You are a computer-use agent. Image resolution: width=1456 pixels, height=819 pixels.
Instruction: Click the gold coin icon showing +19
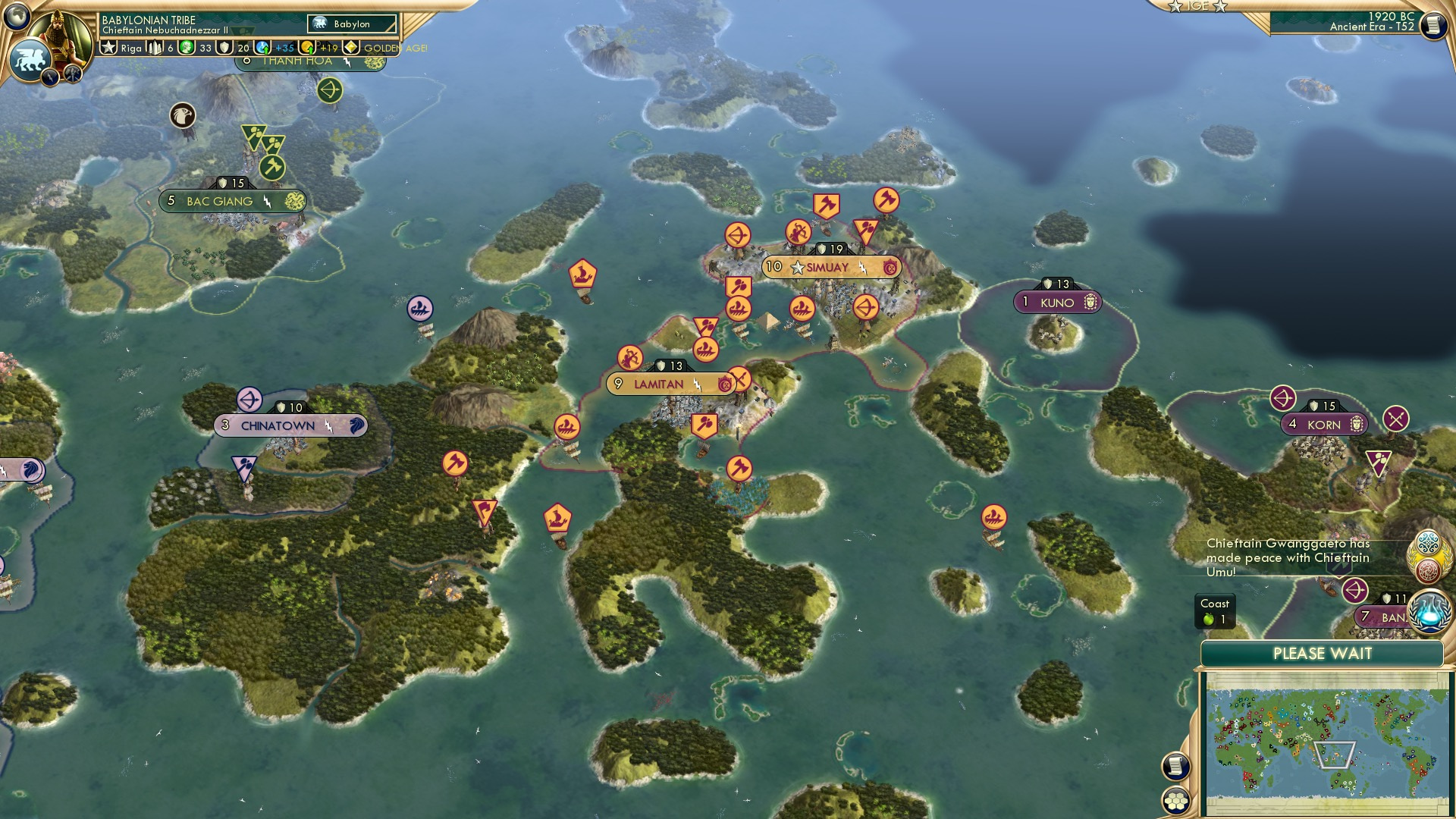[x=308, y=47]
